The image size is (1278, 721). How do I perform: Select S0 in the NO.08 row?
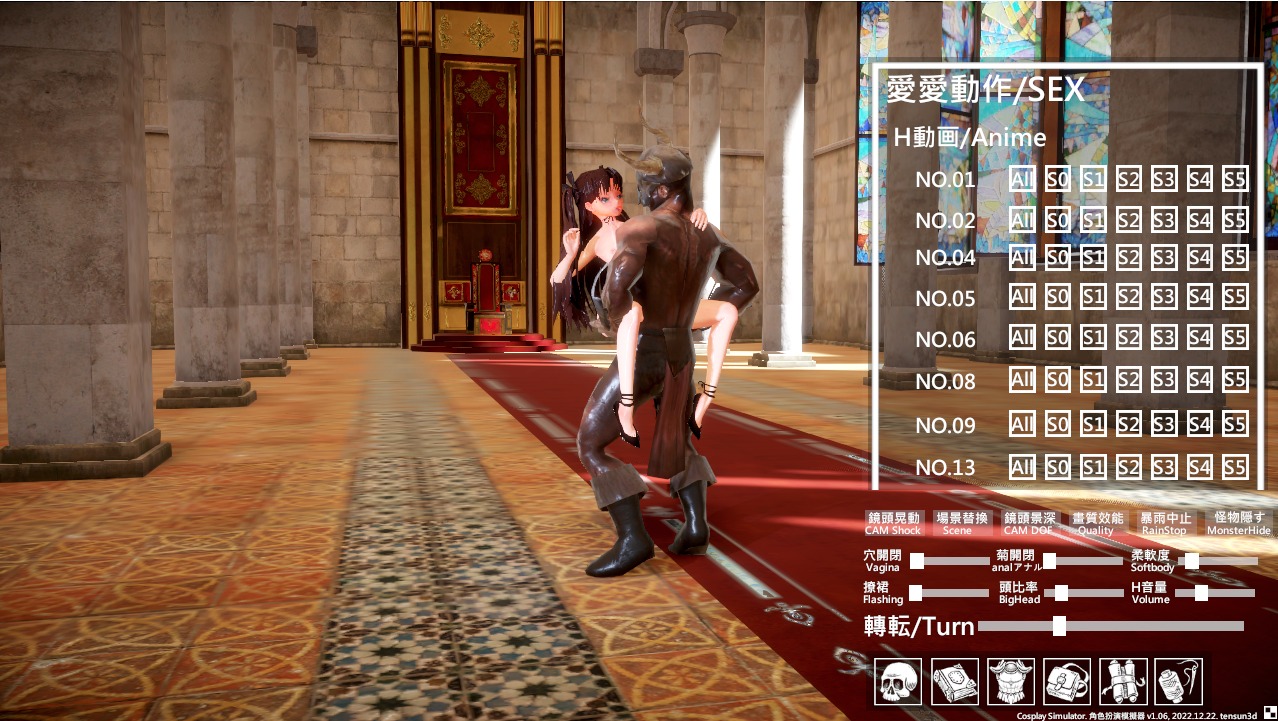[x=1057, y=380]
